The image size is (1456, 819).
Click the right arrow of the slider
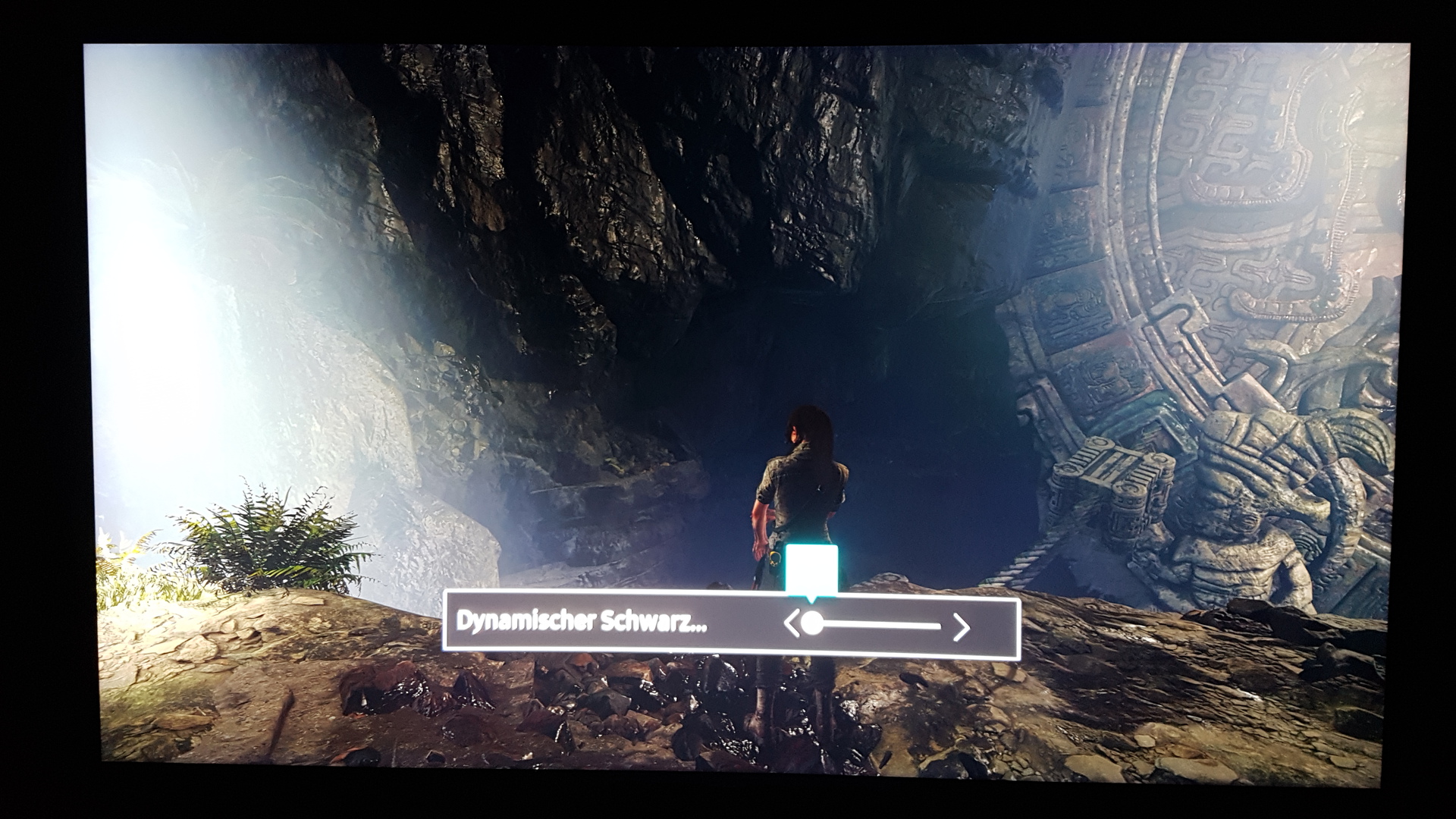962,626
